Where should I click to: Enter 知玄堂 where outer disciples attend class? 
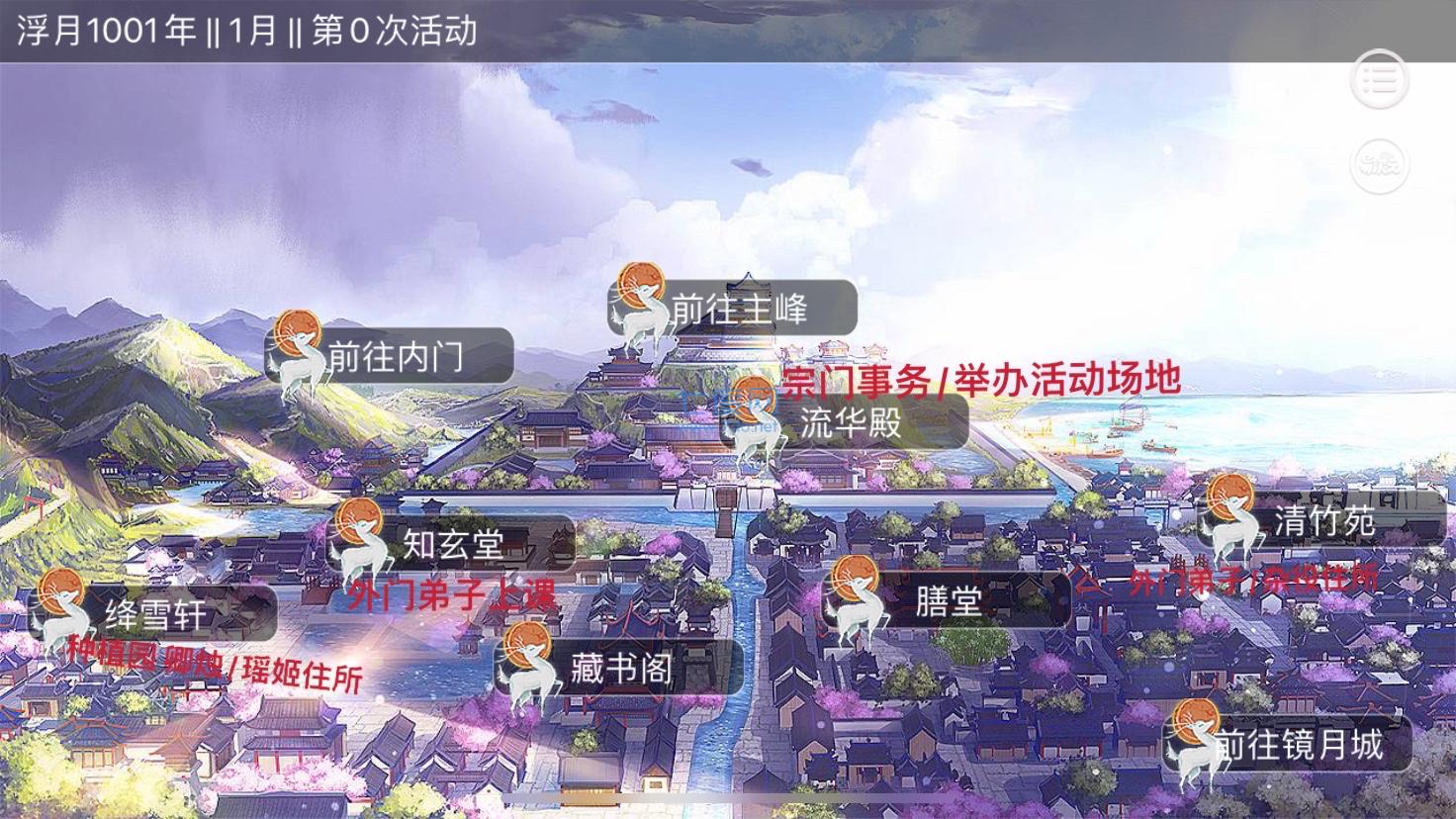(455, 542)
